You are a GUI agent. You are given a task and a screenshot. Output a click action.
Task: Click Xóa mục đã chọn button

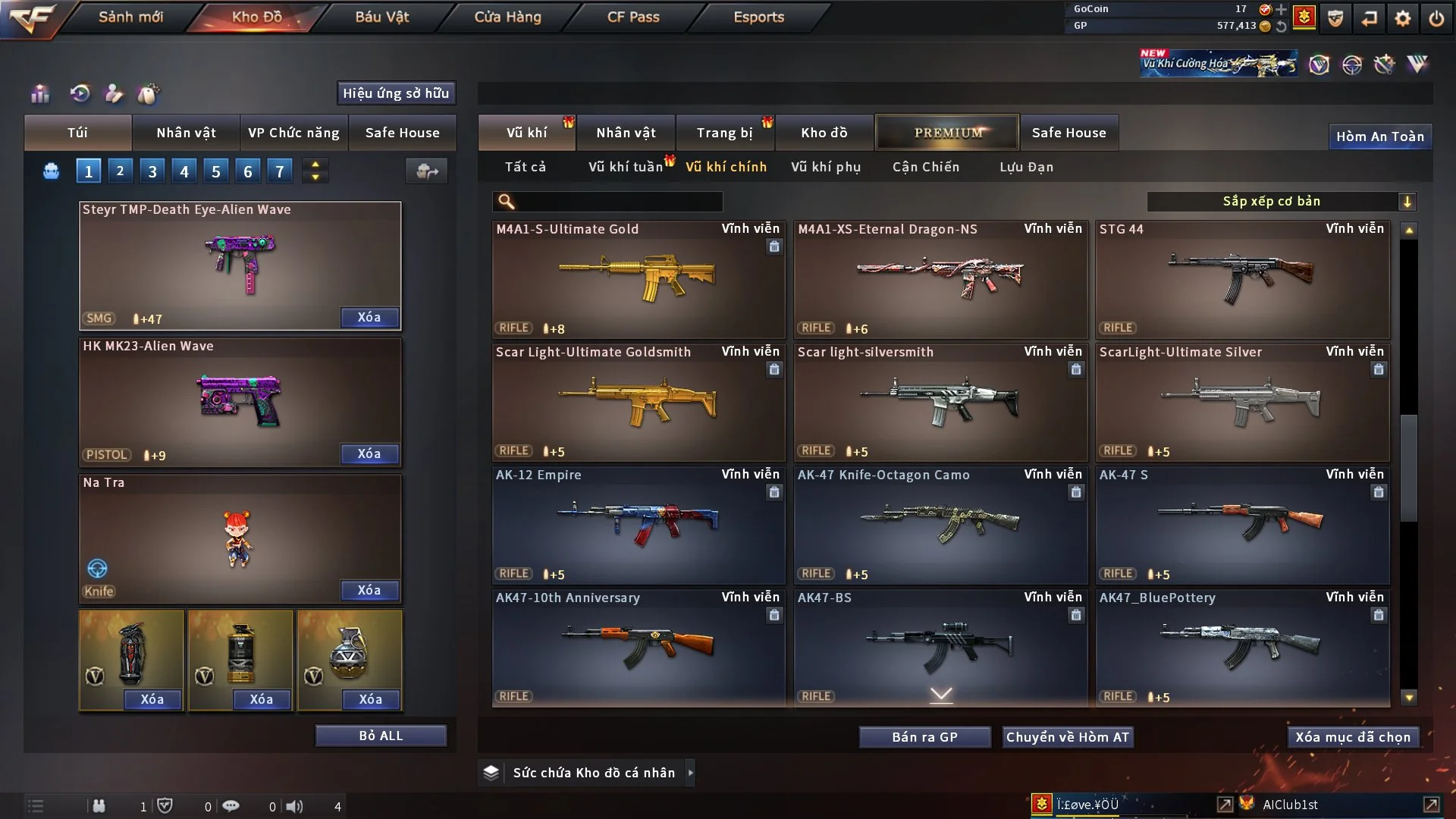coord(1353,737)
